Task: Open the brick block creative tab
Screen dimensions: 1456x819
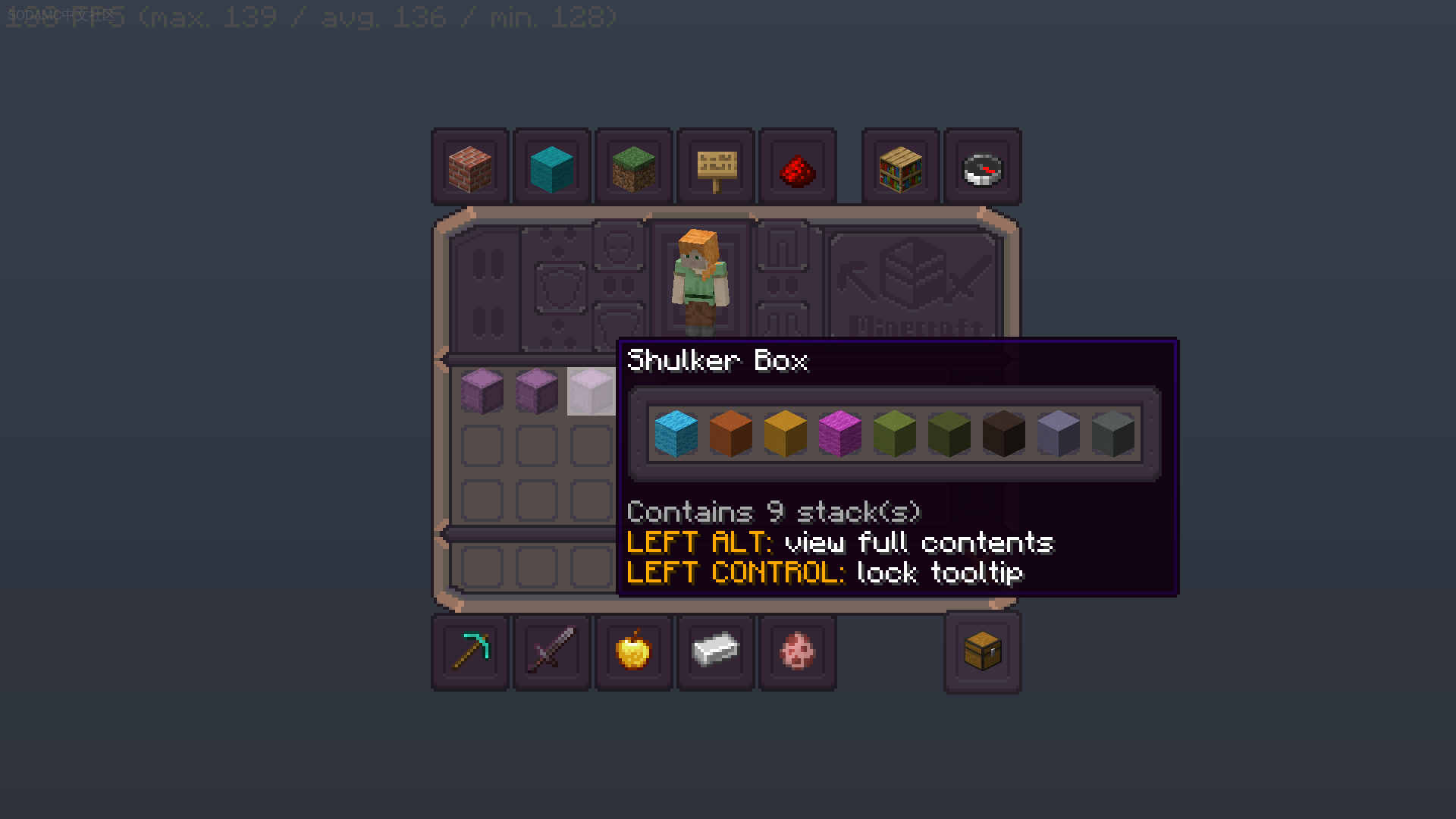Action: tap(469, 168)
